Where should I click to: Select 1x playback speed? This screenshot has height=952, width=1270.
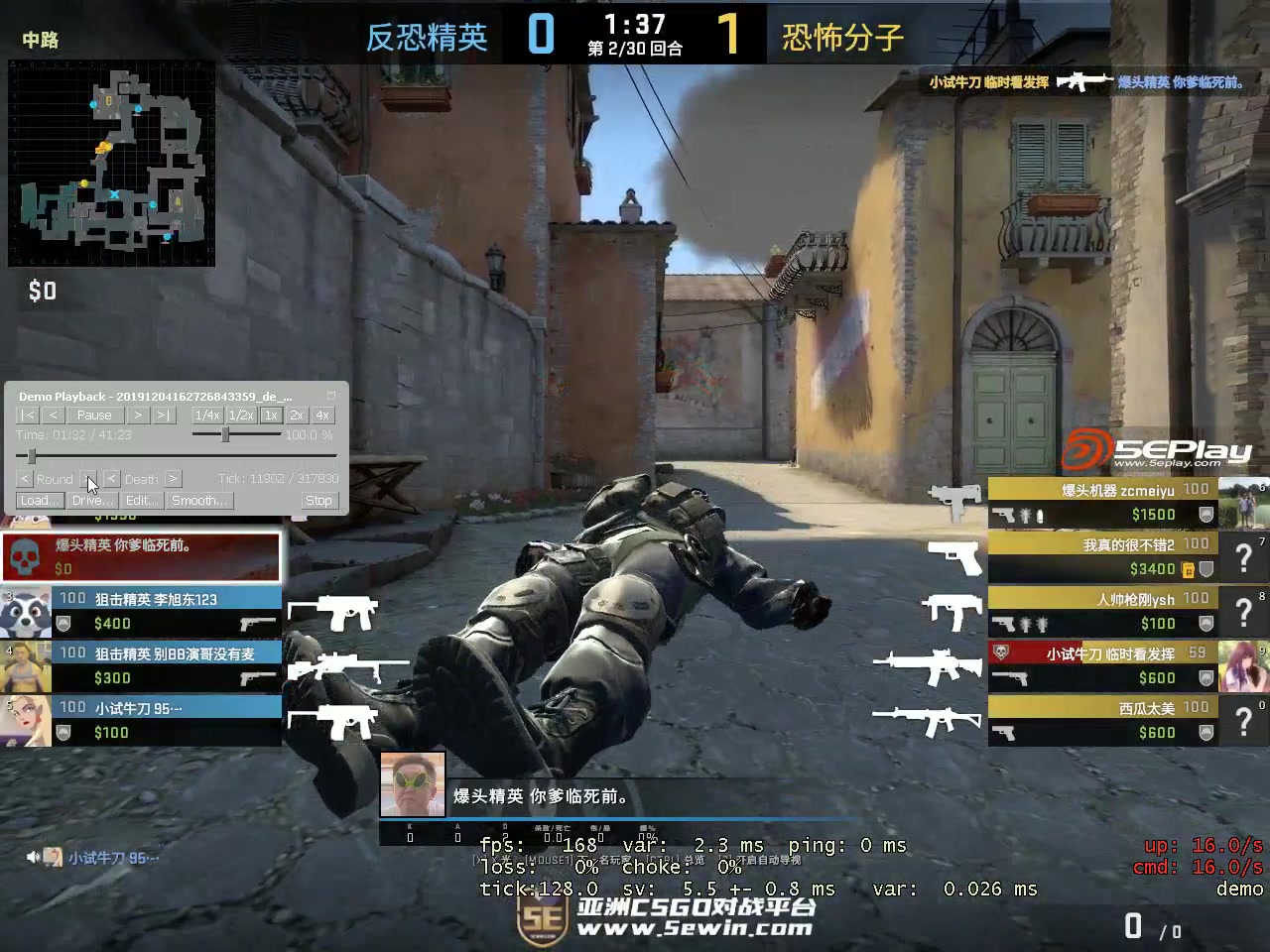270,415
